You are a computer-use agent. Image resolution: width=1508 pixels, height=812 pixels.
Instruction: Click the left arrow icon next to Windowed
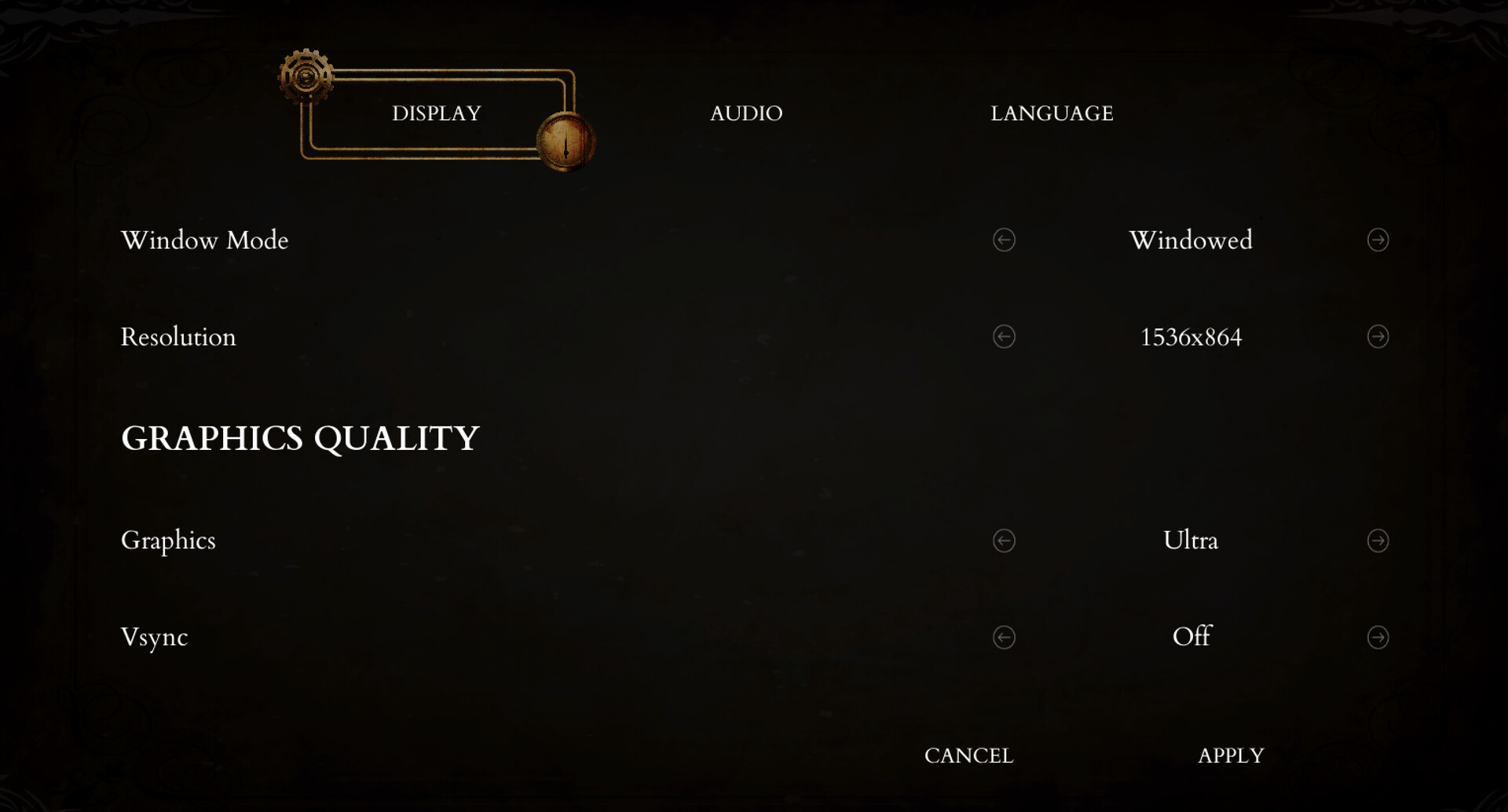(1004, 240)
